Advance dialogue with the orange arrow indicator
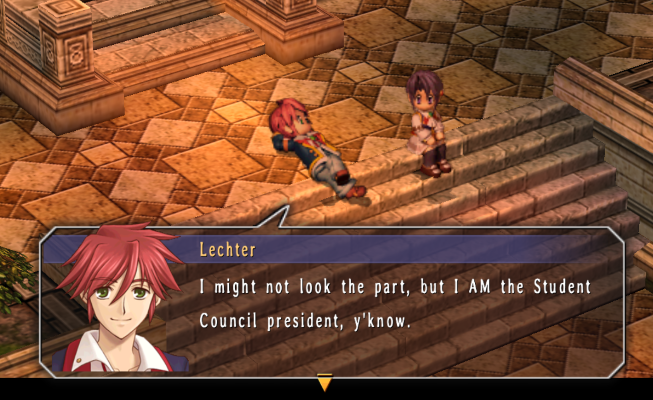The height and width of the screenshot is (400, 653). coord(324,382)
